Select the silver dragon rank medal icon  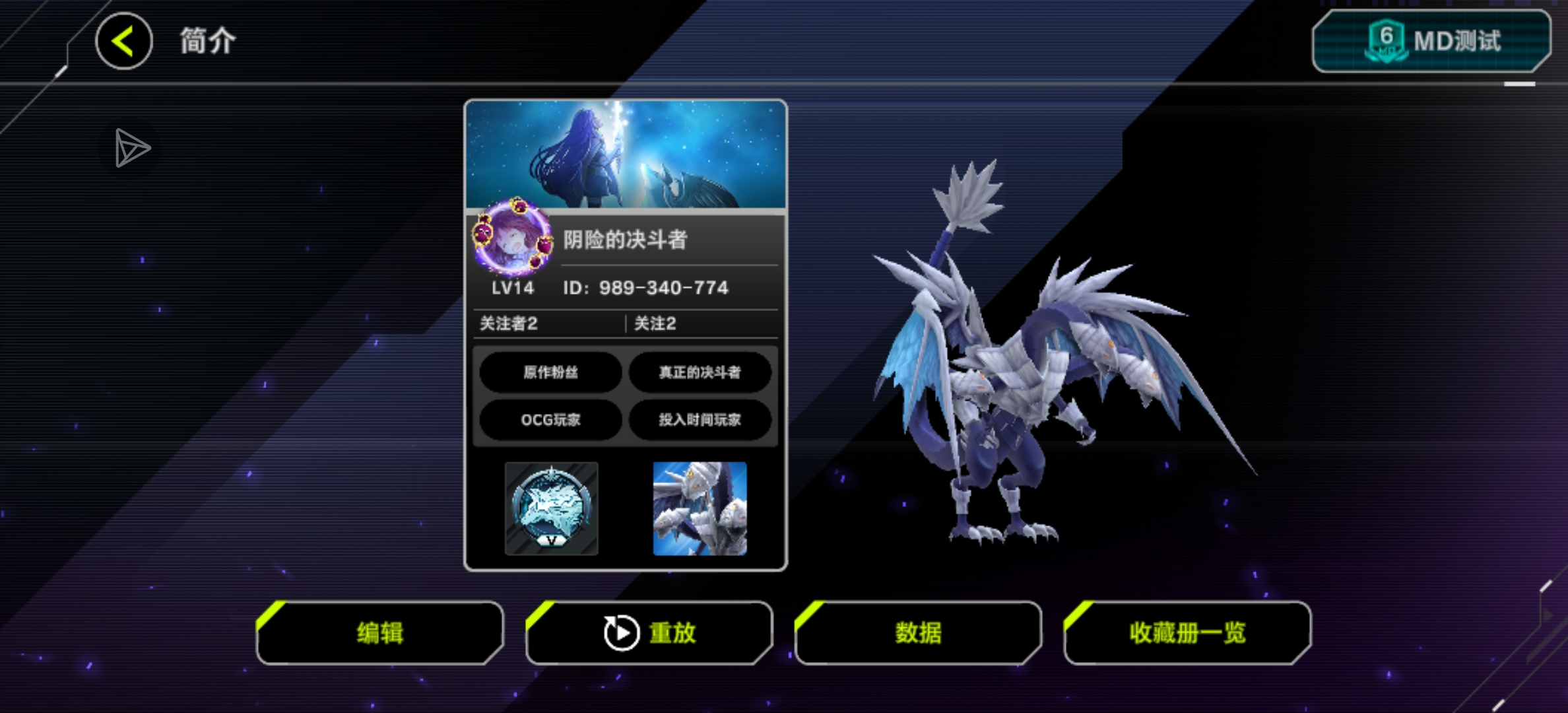point(551,508)
